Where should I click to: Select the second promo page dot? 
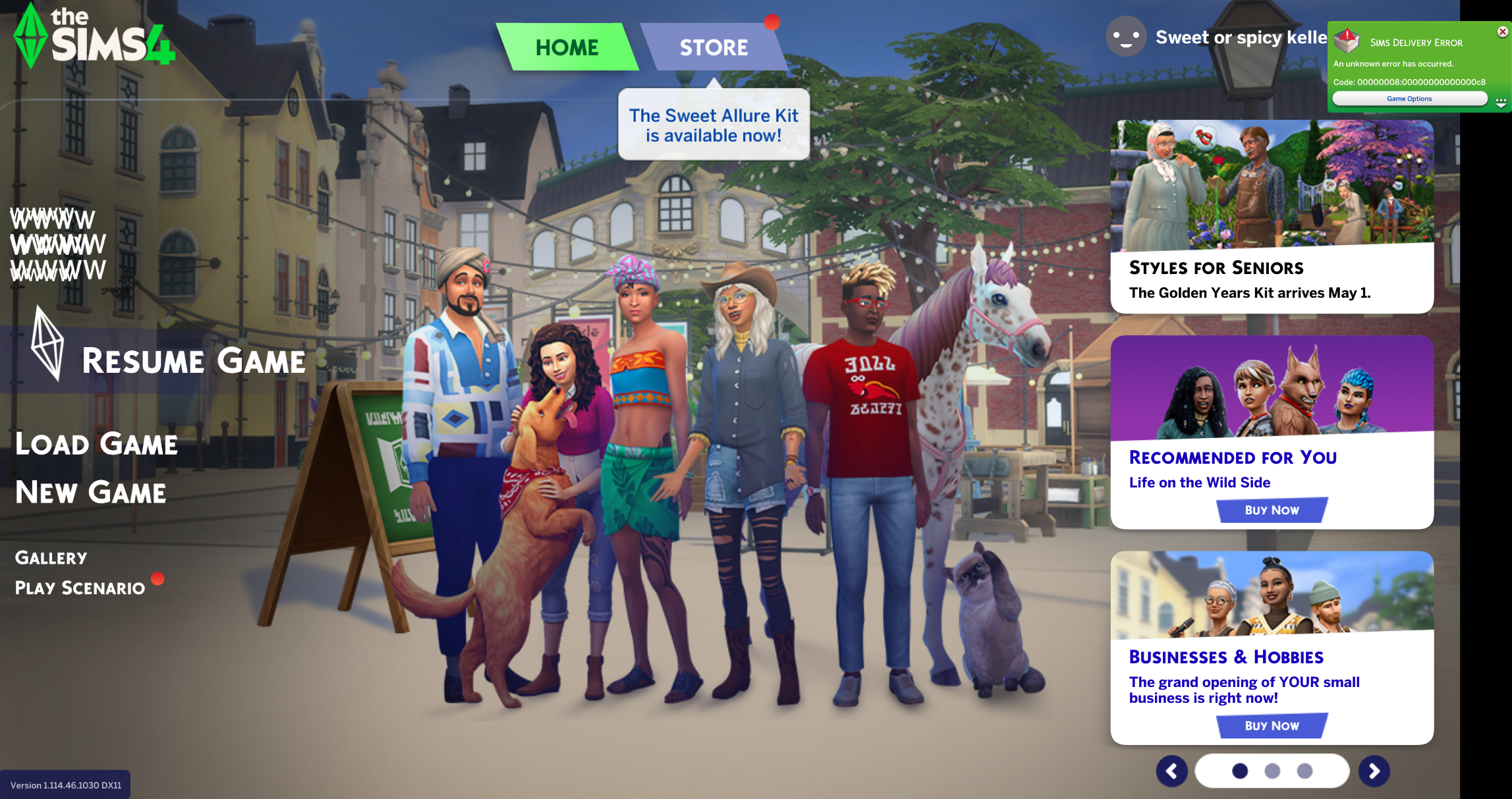[1272, 771]
